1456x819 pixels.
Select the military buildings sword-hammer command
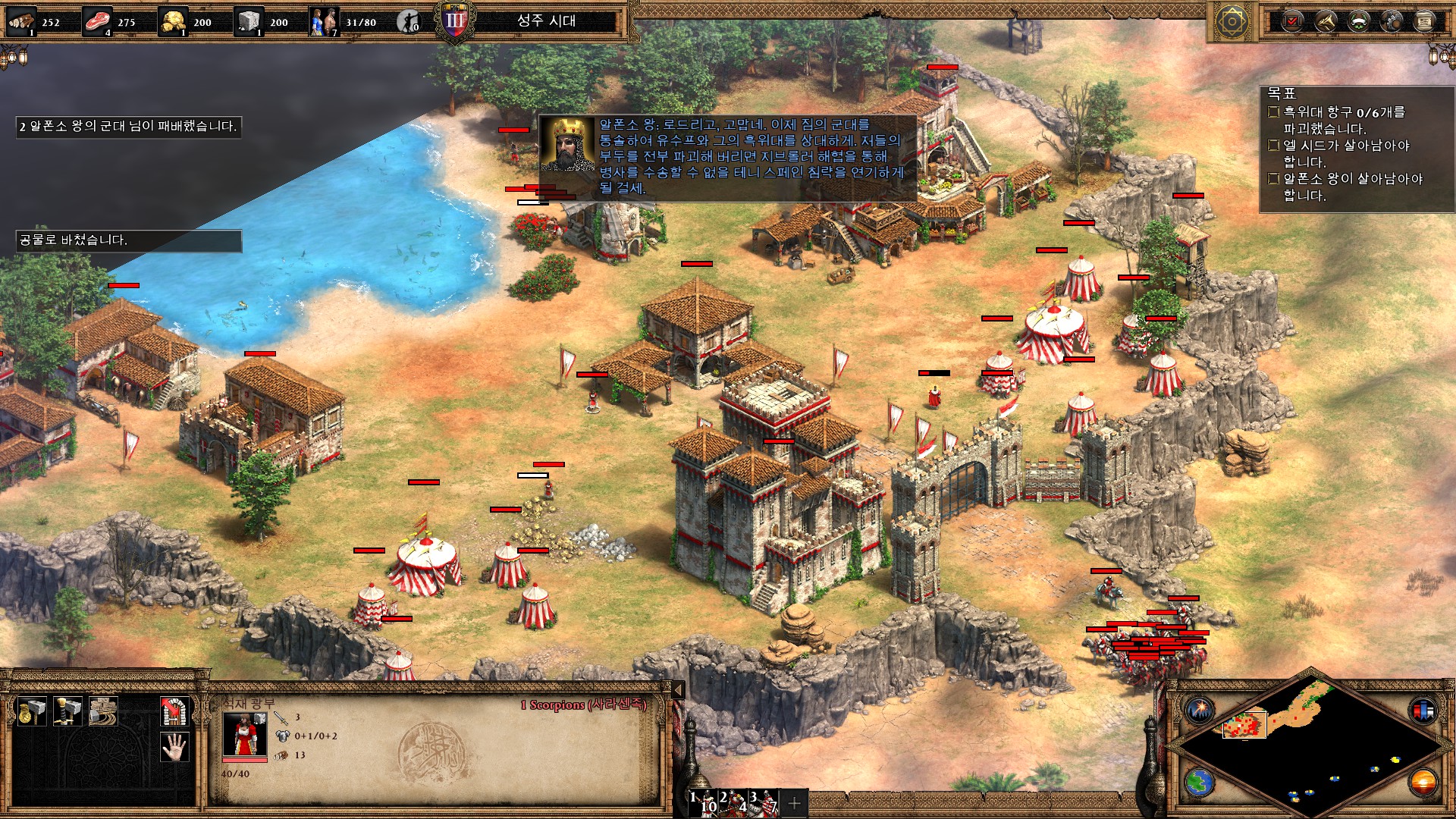click(67, 711)
